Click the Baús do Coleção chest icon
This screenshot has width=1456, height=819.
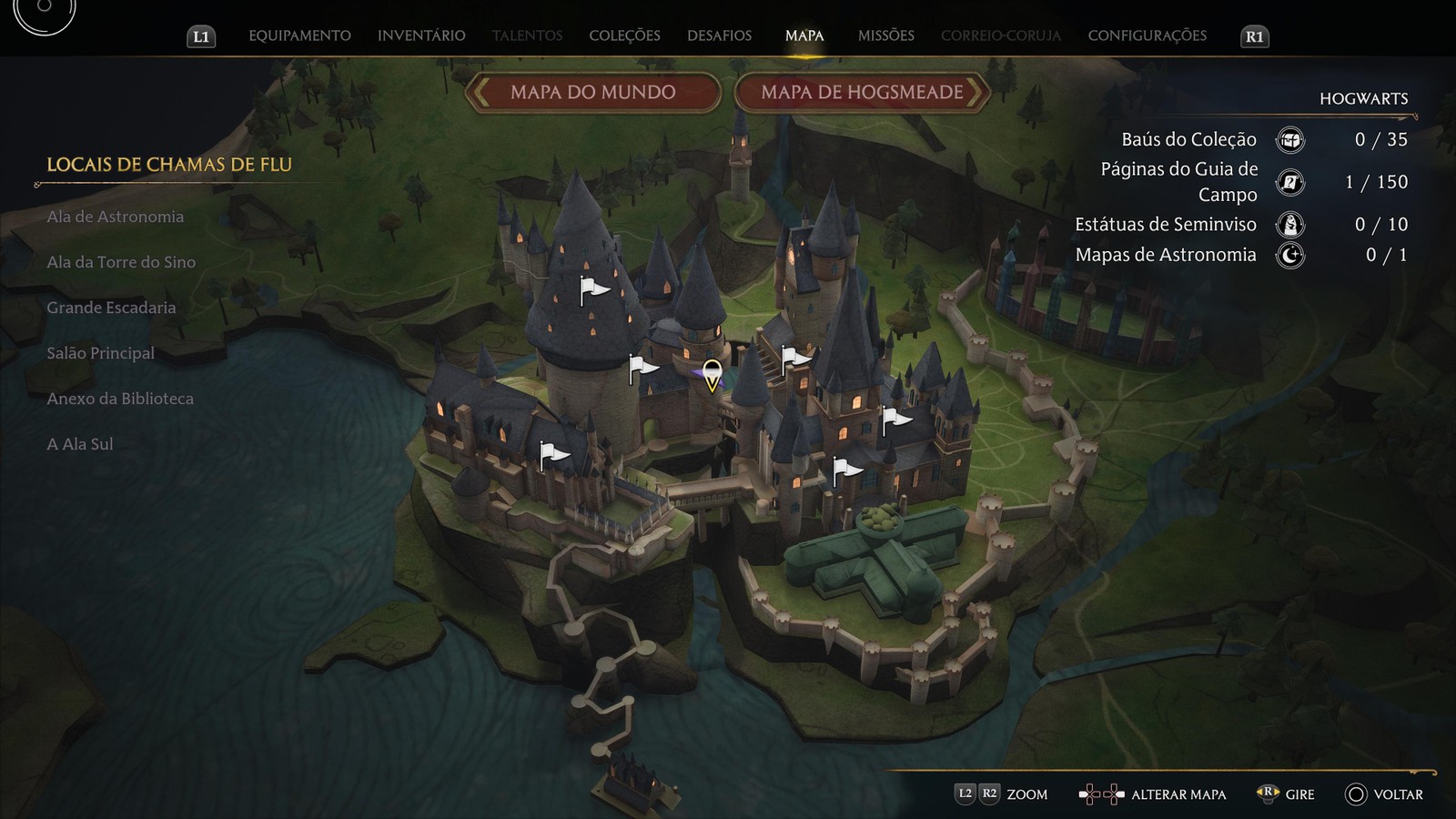click(x=1289, y=140)
